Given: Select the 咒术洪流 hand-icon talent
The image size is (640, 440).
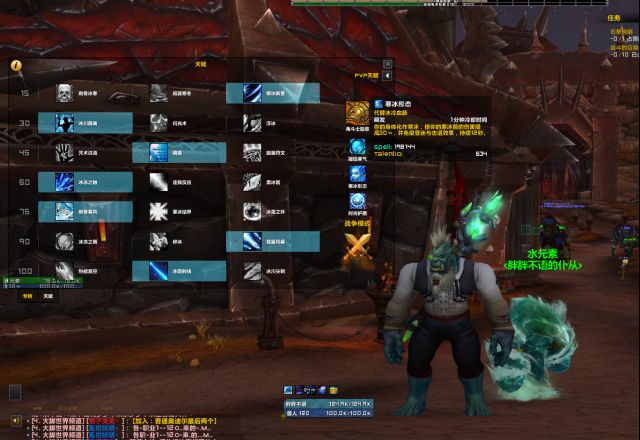Looking at the screenshot, I should (x=64, y=152).
